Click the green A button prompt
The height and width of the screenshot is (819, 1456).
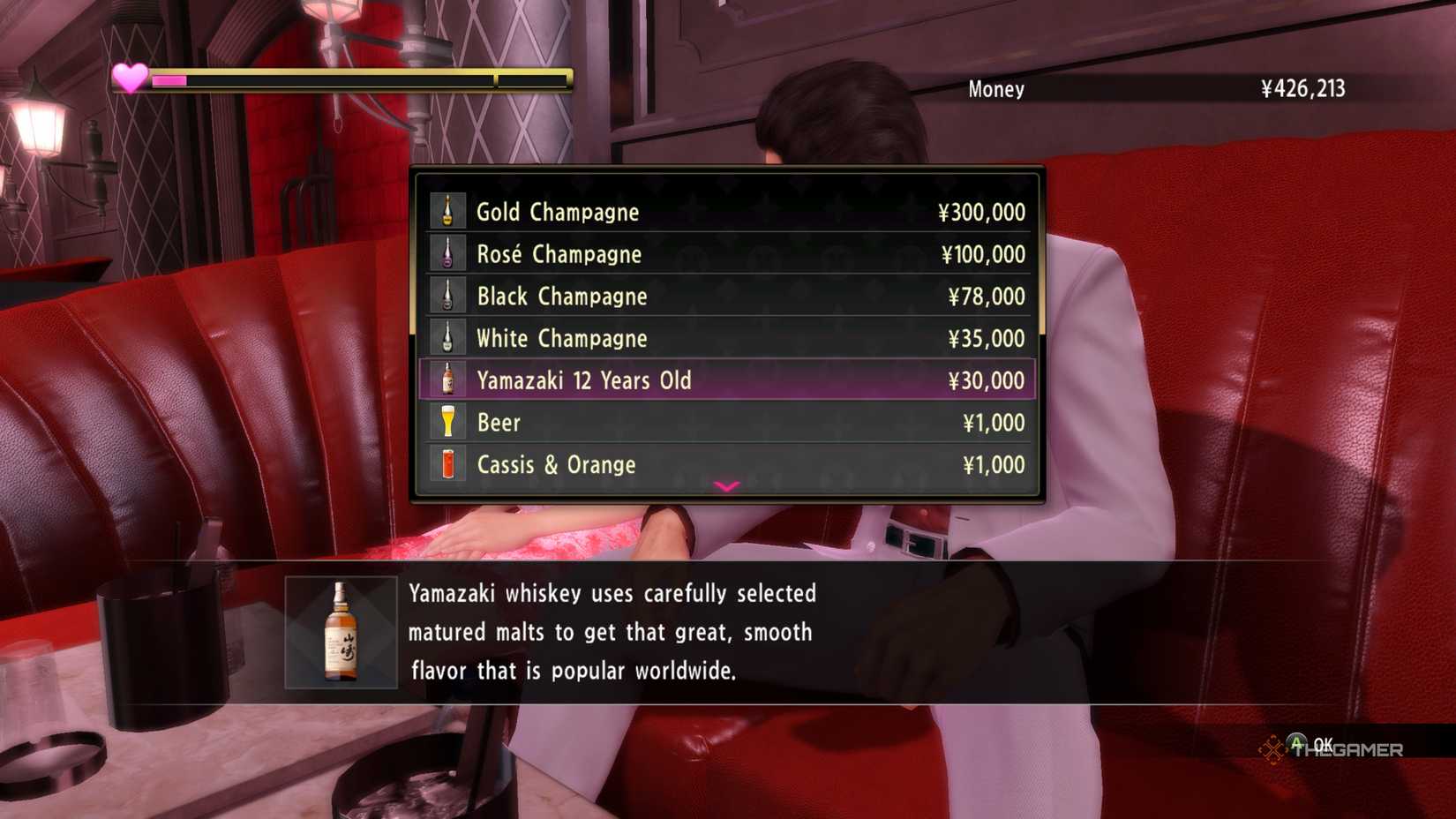(1295, 746)
